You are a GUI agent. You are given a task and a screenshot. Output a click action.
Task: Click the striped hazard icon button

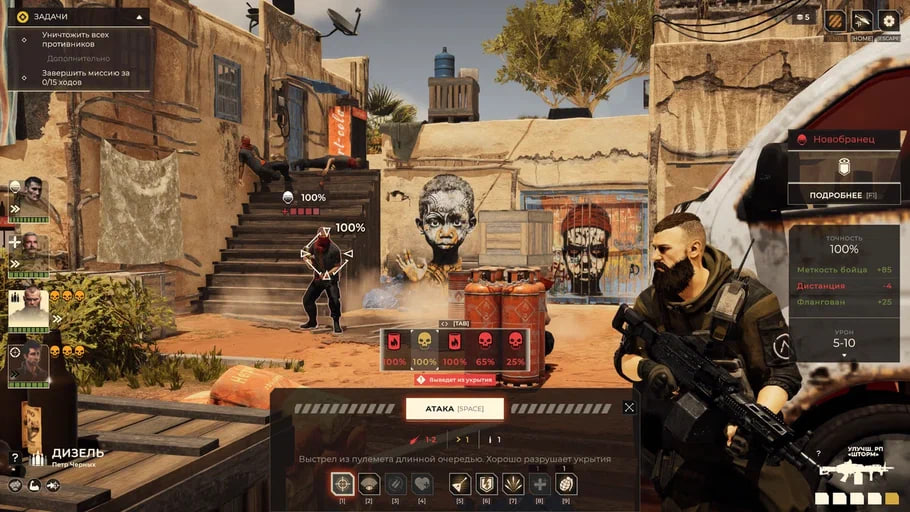835,21
